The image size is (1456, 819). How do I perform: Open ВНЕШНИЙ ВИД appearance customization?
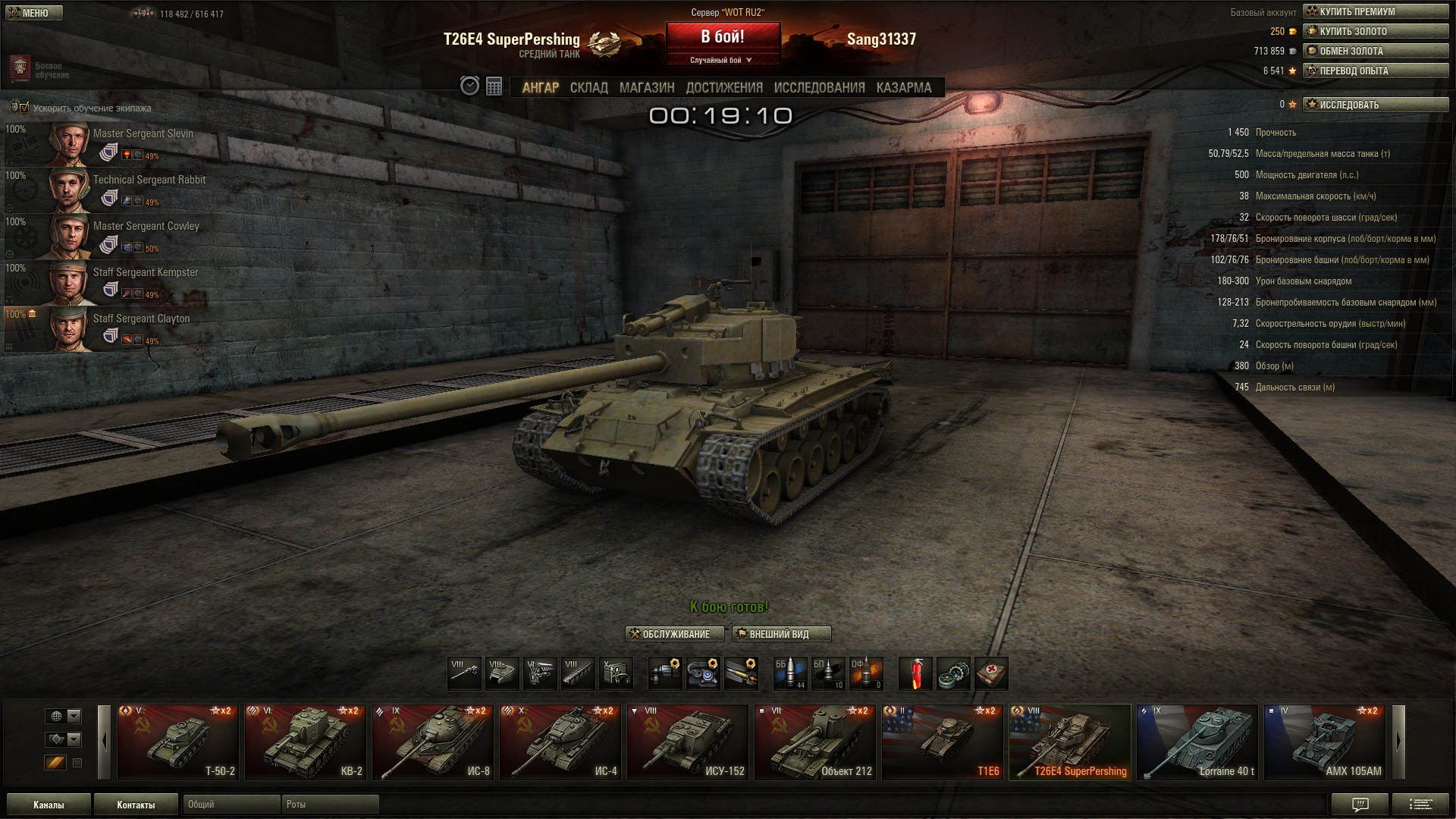click(x=780, y=634)
